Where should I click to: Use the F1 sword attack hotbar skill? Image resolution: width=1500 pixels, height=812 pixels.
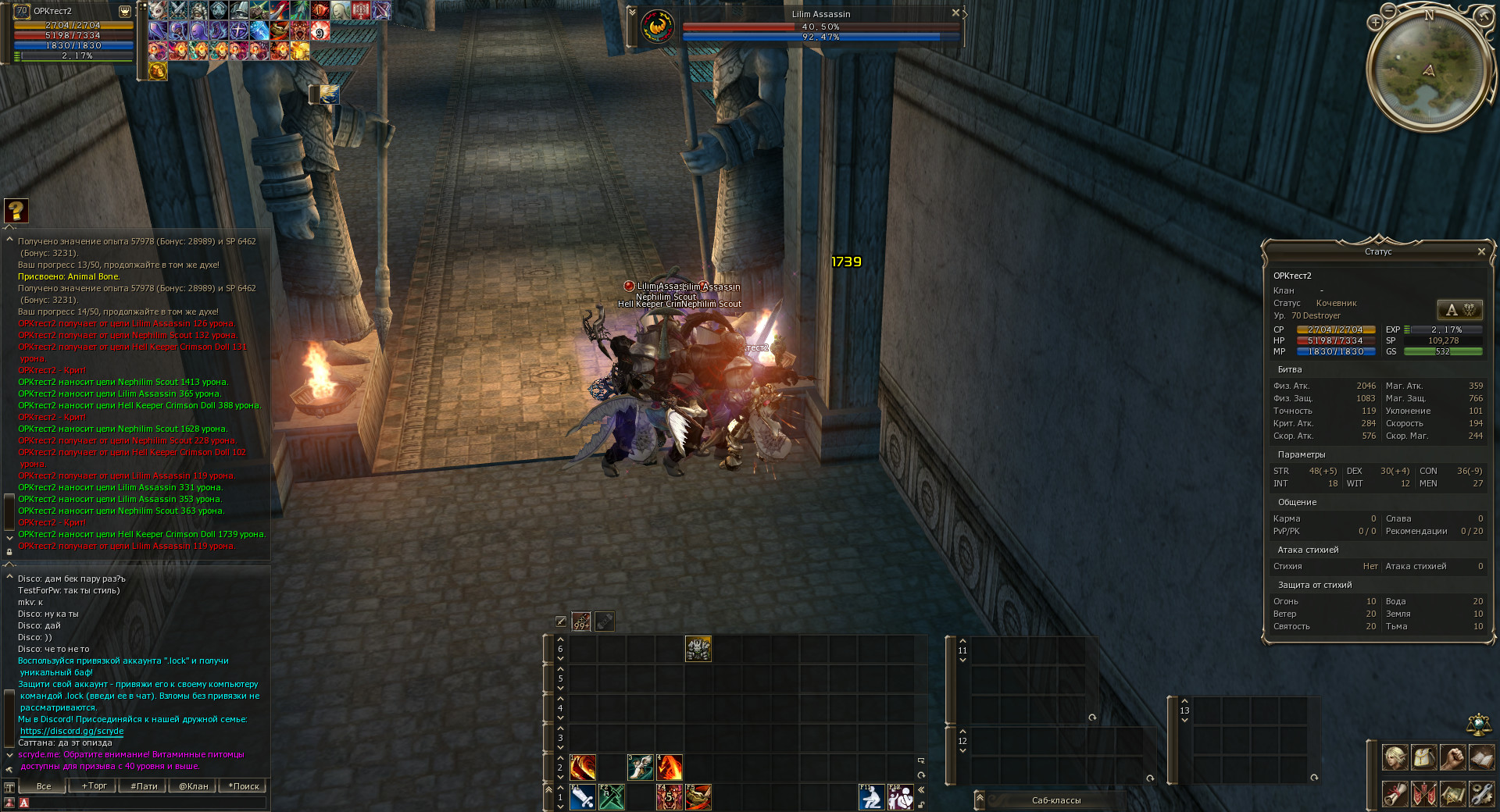pos(582,797)
